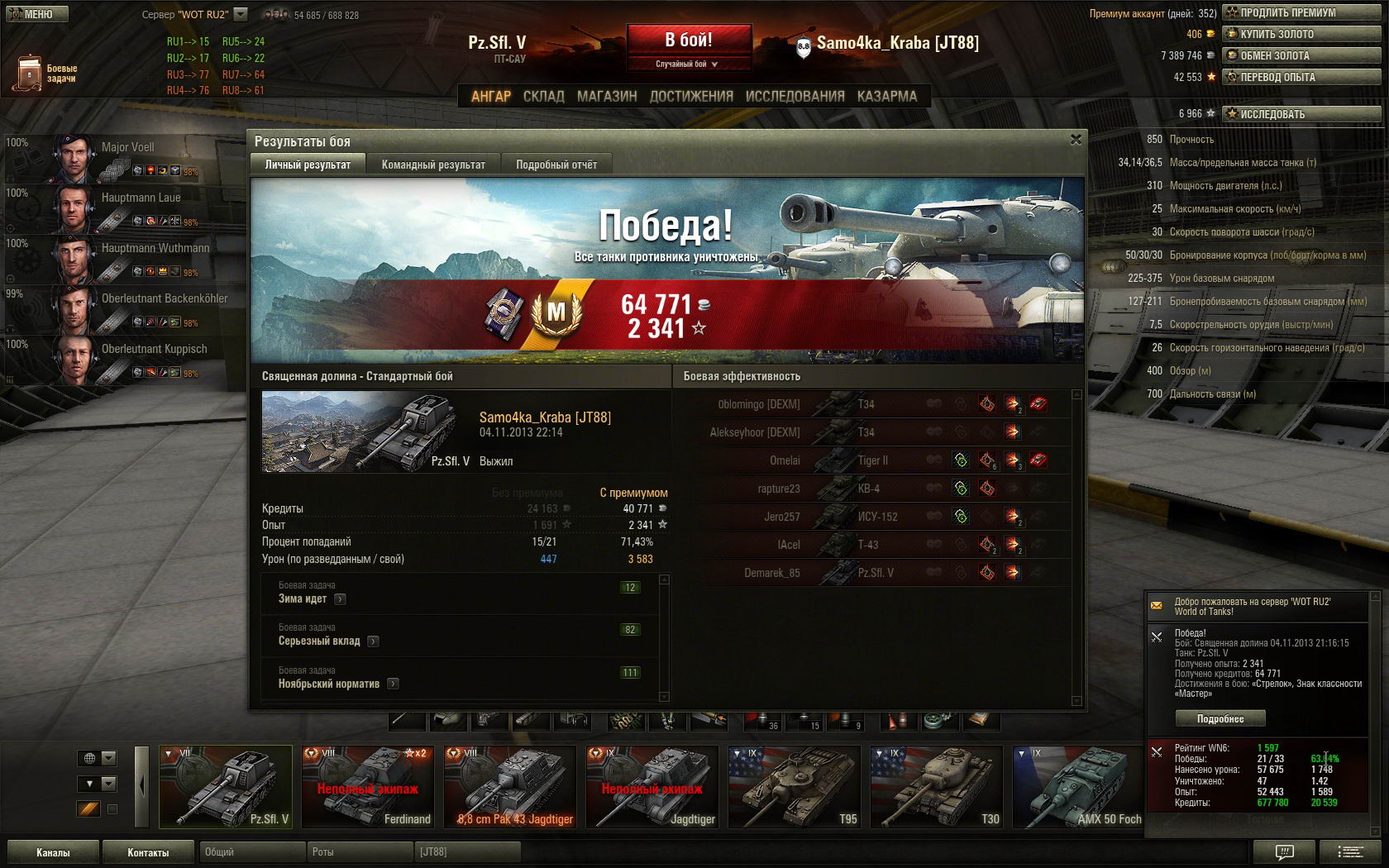
Task: Switch to Командный результат tab
Action: click(433, 165)
